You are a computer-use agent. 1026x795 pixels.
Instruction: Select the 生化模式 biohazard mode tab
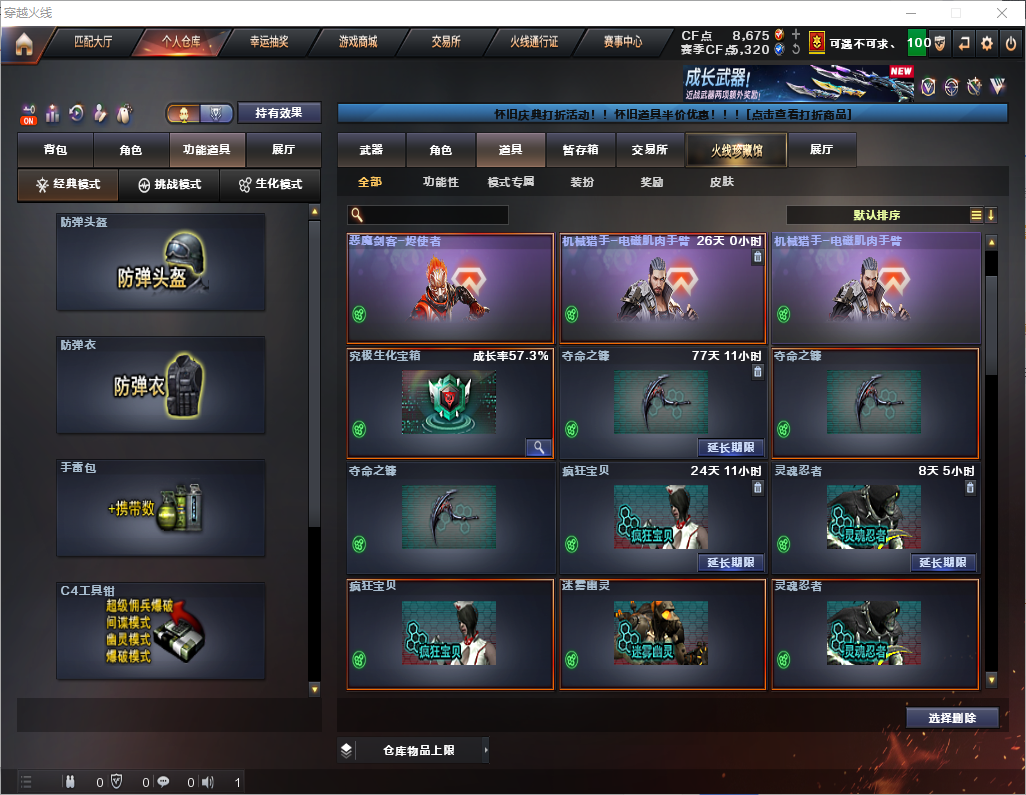[x=270, y=185]
